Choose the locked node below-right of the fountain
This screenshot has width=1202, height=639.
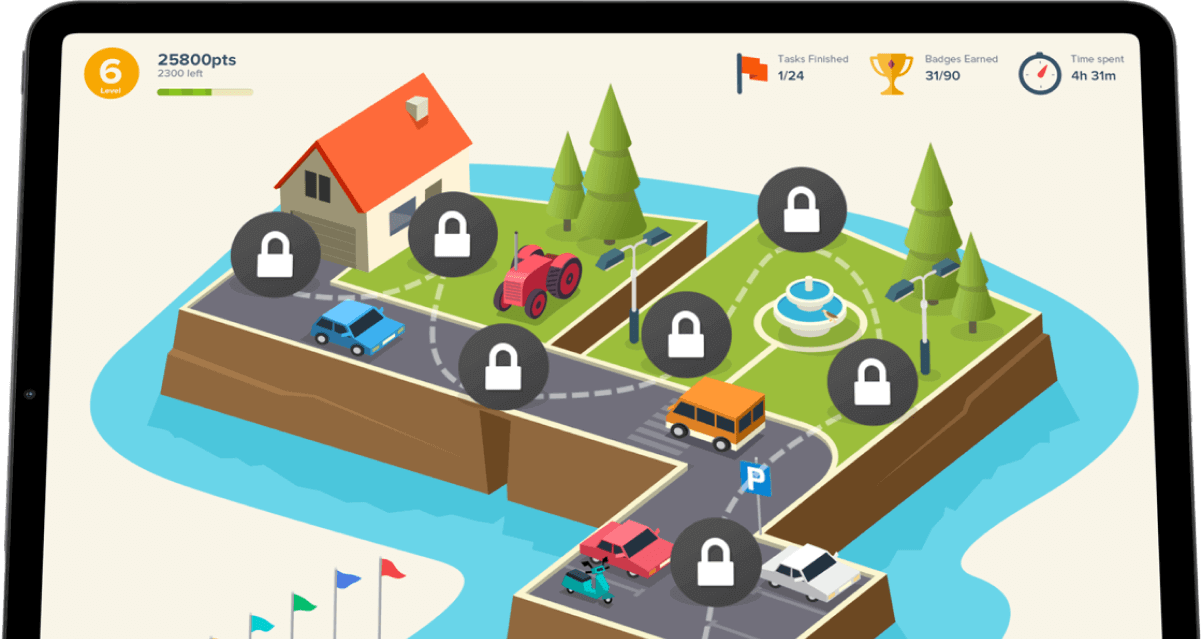(x=872, y=382)
